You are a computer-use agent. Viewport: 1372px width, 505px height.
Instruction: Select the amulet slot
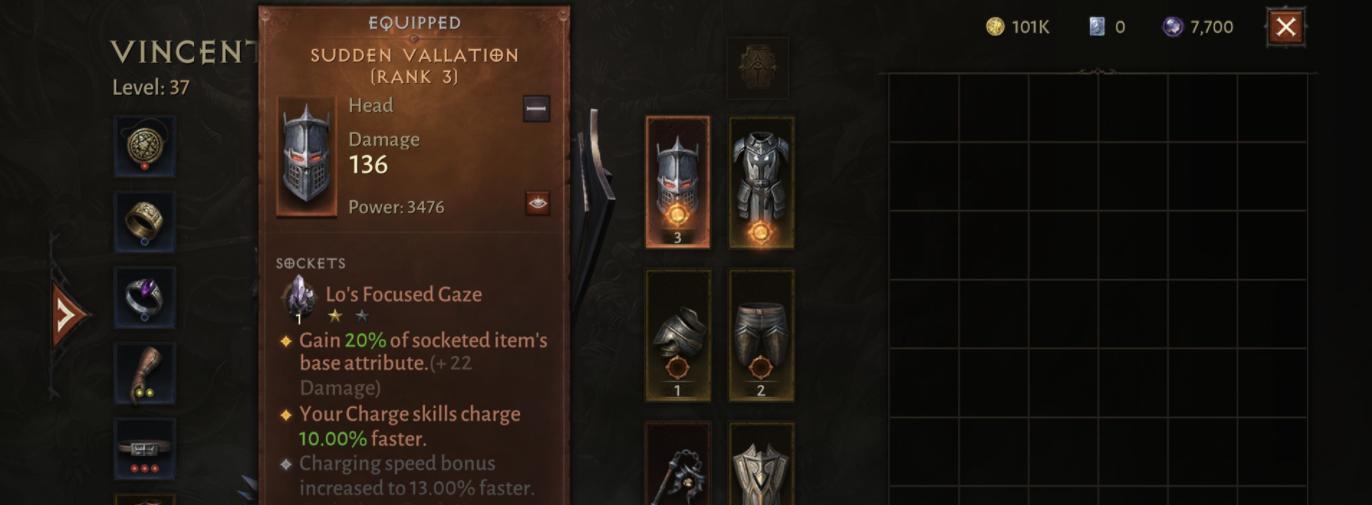tap(145, 146)
